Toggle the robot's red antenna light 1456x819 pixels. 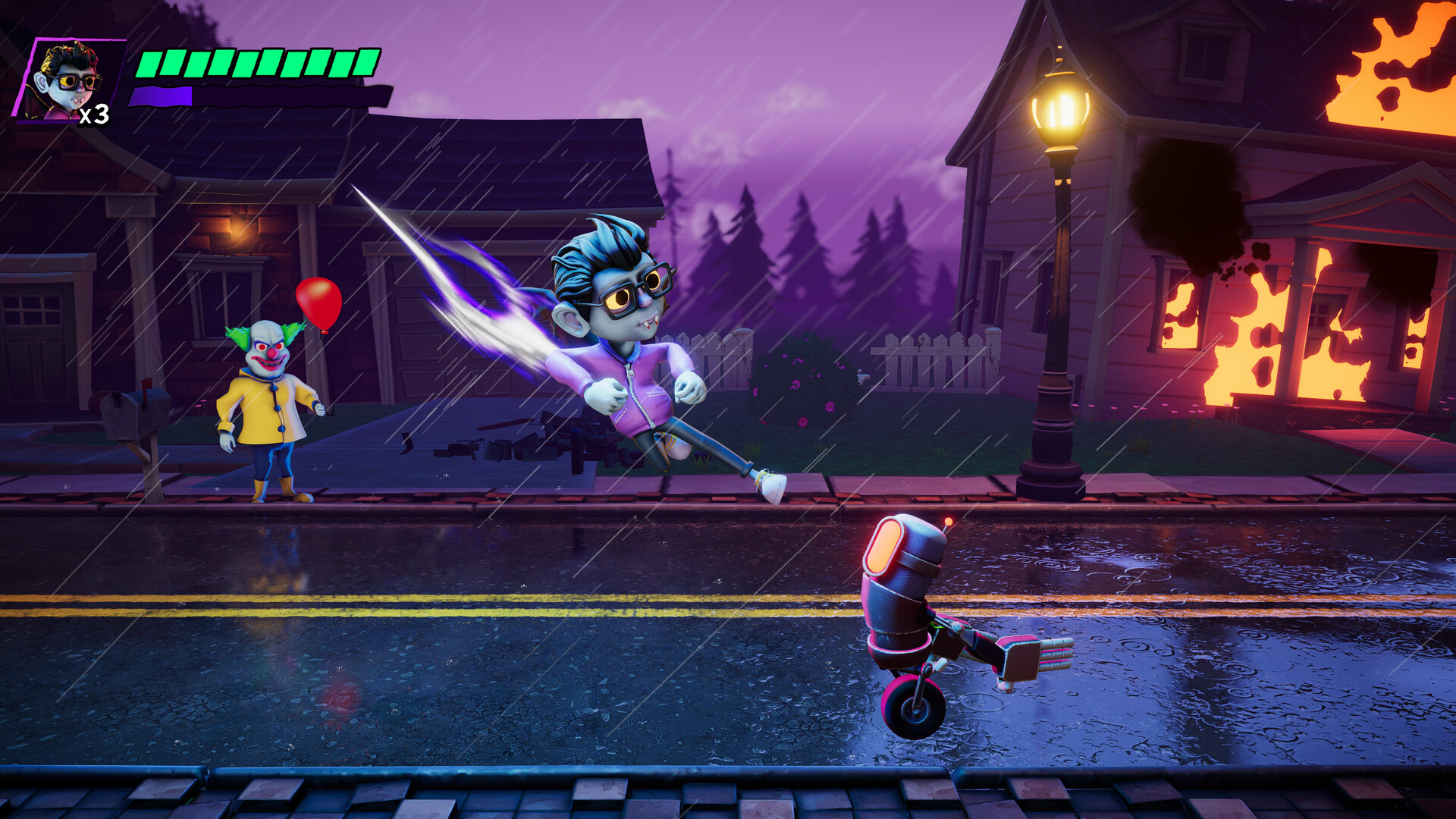(949, 521)
